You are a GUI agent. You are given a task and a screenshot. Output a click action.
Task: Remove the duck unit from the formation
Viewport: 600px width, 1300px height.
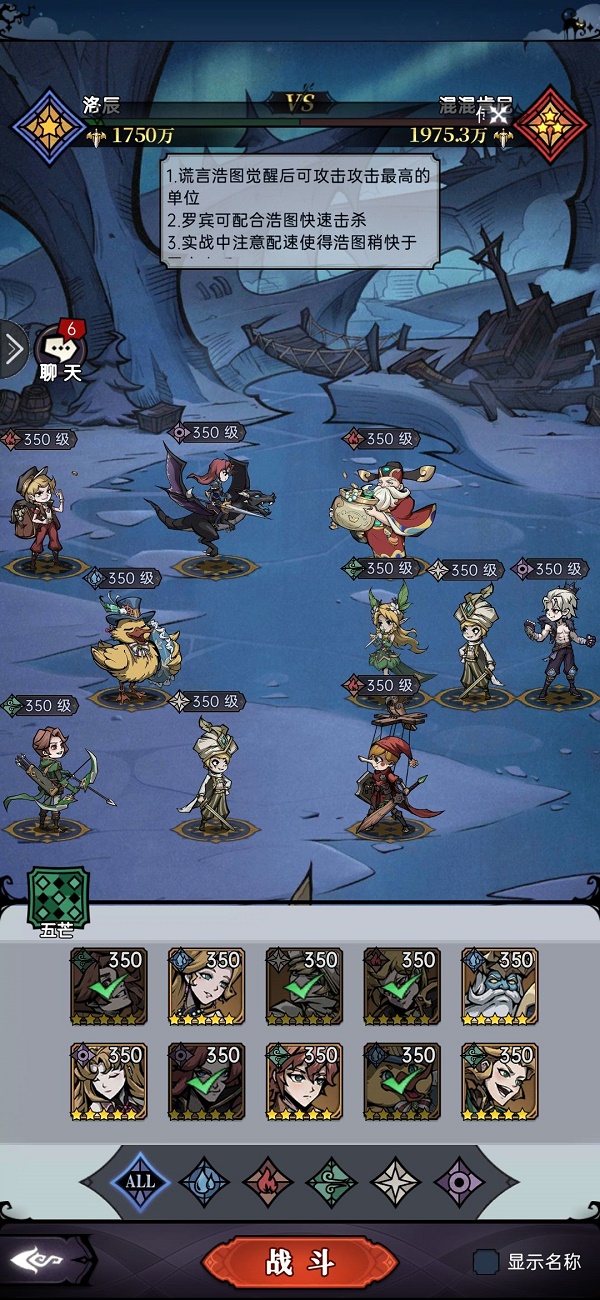(x=134, y=649)
